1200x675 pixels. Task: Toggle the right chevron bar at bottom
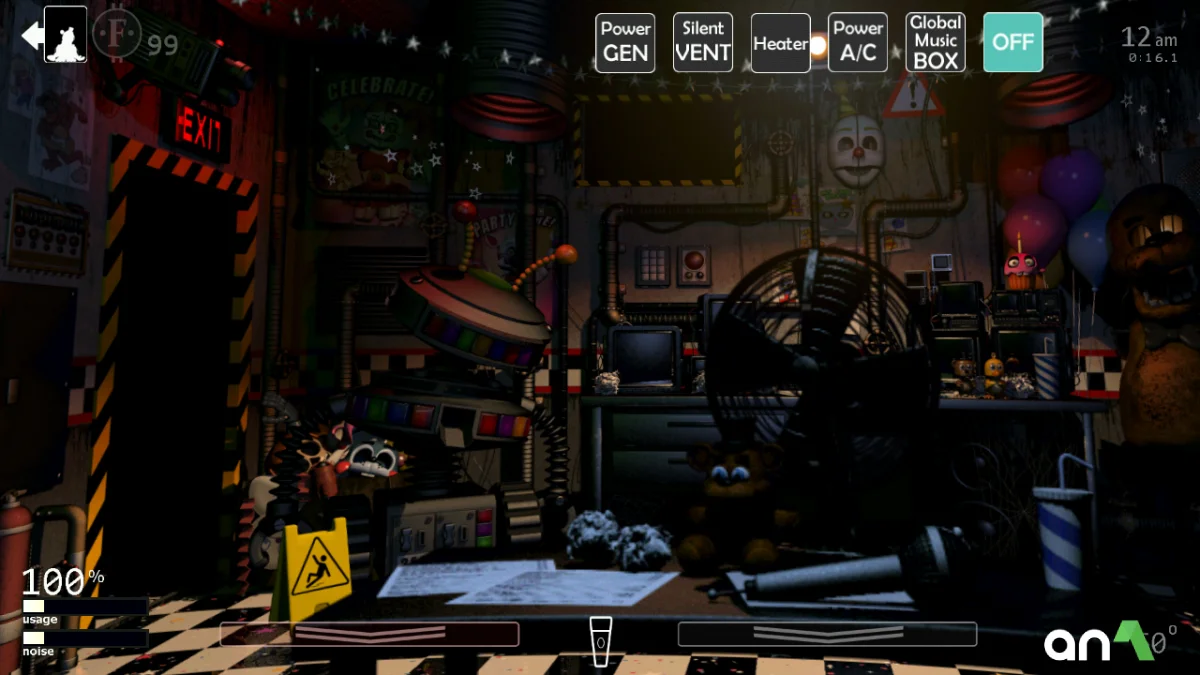point(827,634)
